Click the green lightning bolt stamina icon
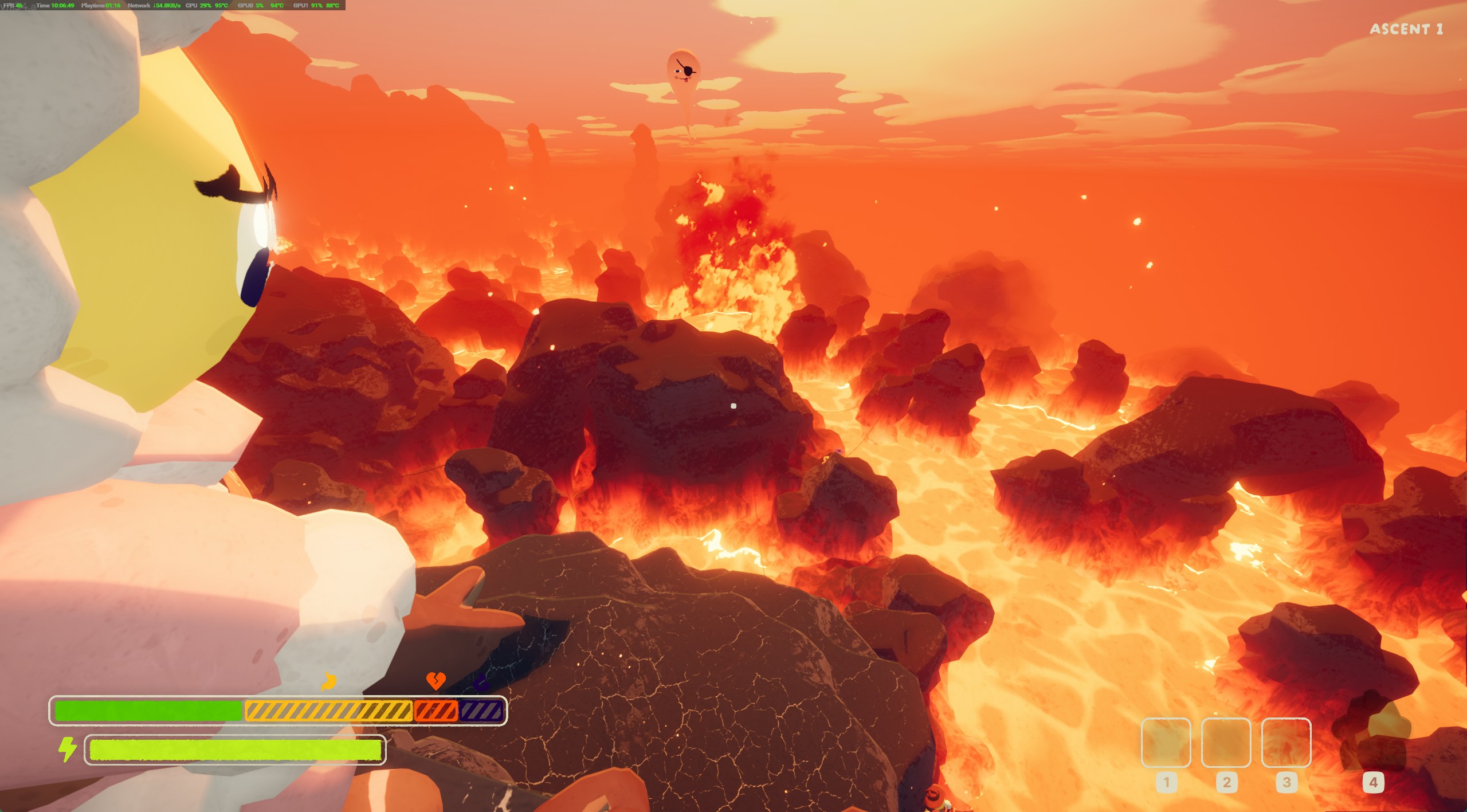Image resolution: width=1467 pixels, height=812 pixels. [x=68, y=749]
